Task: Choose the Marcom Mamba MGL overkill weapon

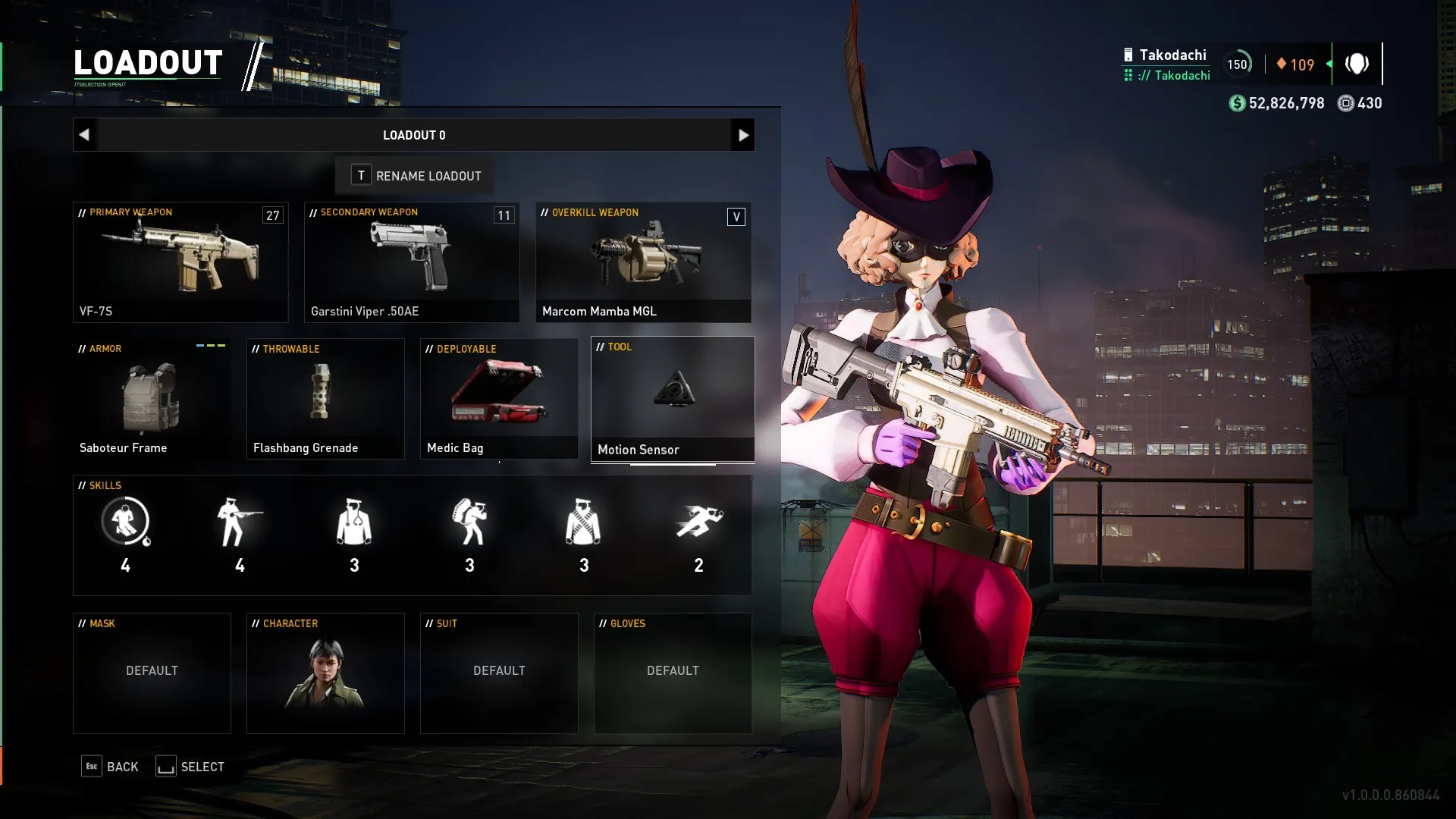Action: pos(643,262)
